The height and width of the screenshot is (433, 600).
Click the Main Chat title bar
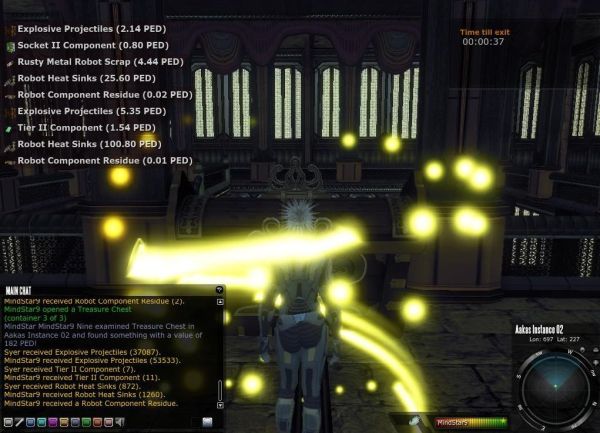tap(100, 290)
